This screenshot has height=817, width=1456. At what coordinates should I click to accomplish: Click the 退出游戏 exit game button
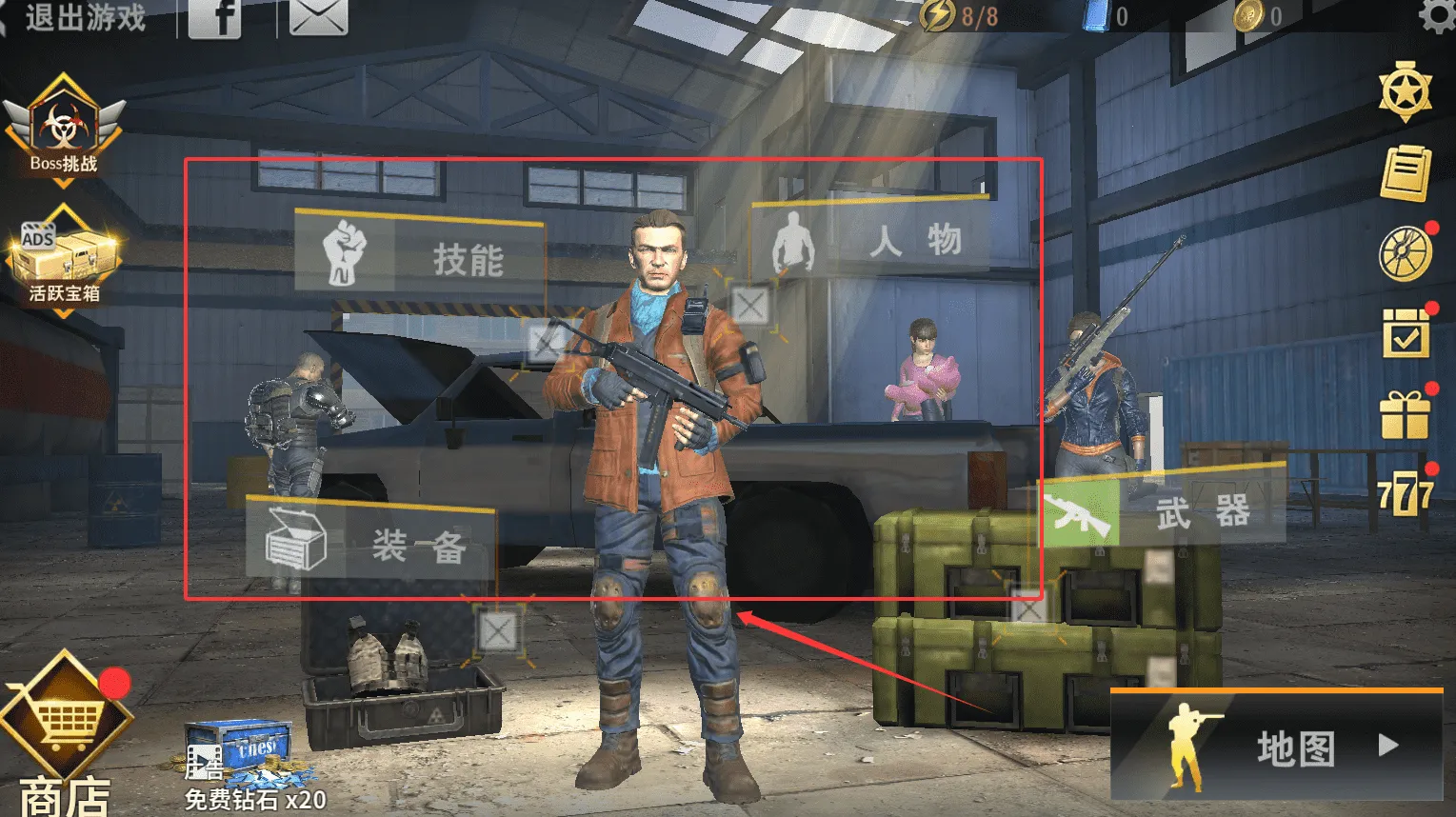click(76, 17)
